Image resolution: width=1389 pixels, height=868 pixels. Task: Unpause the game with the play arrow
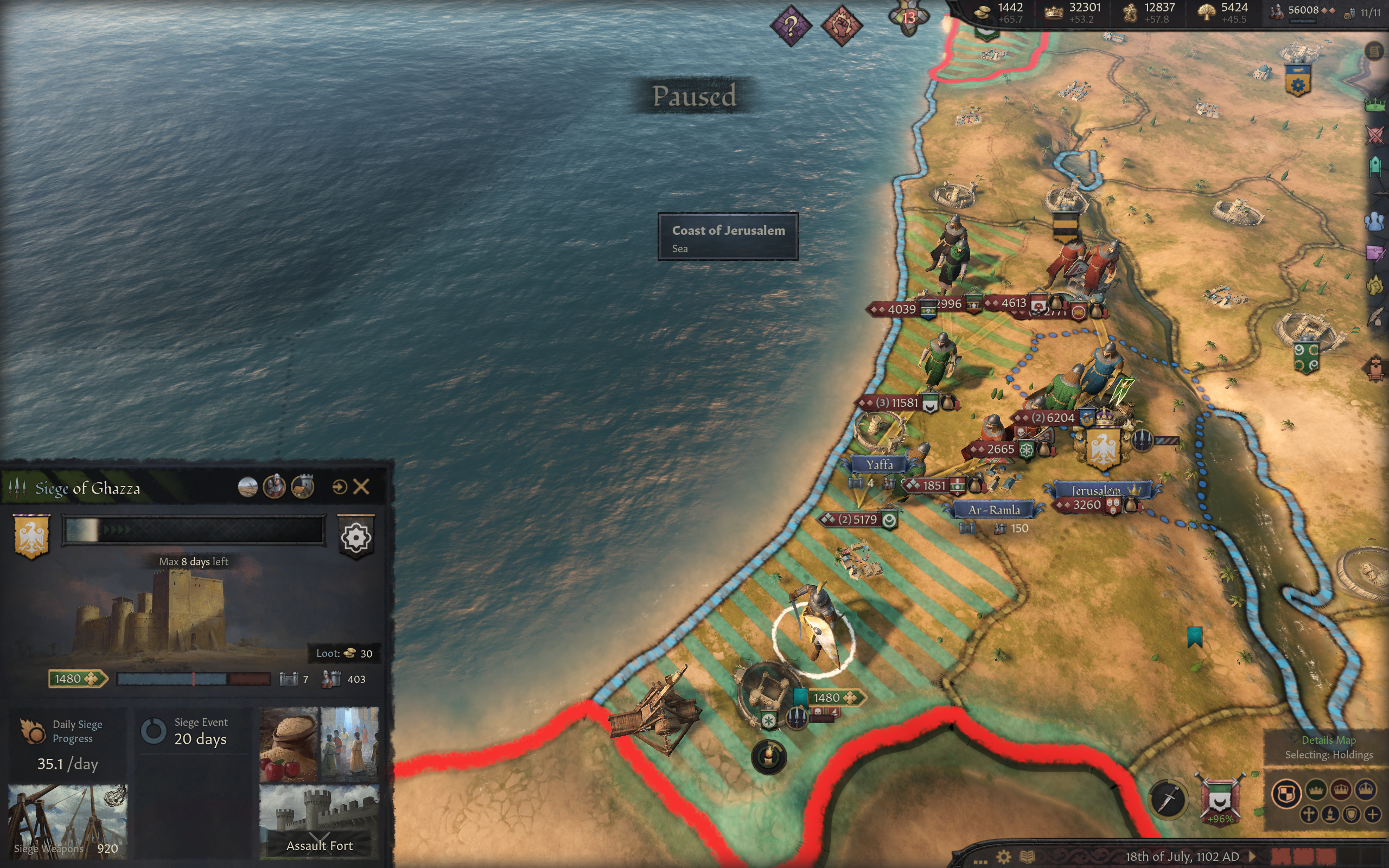tap(1252, 857)
